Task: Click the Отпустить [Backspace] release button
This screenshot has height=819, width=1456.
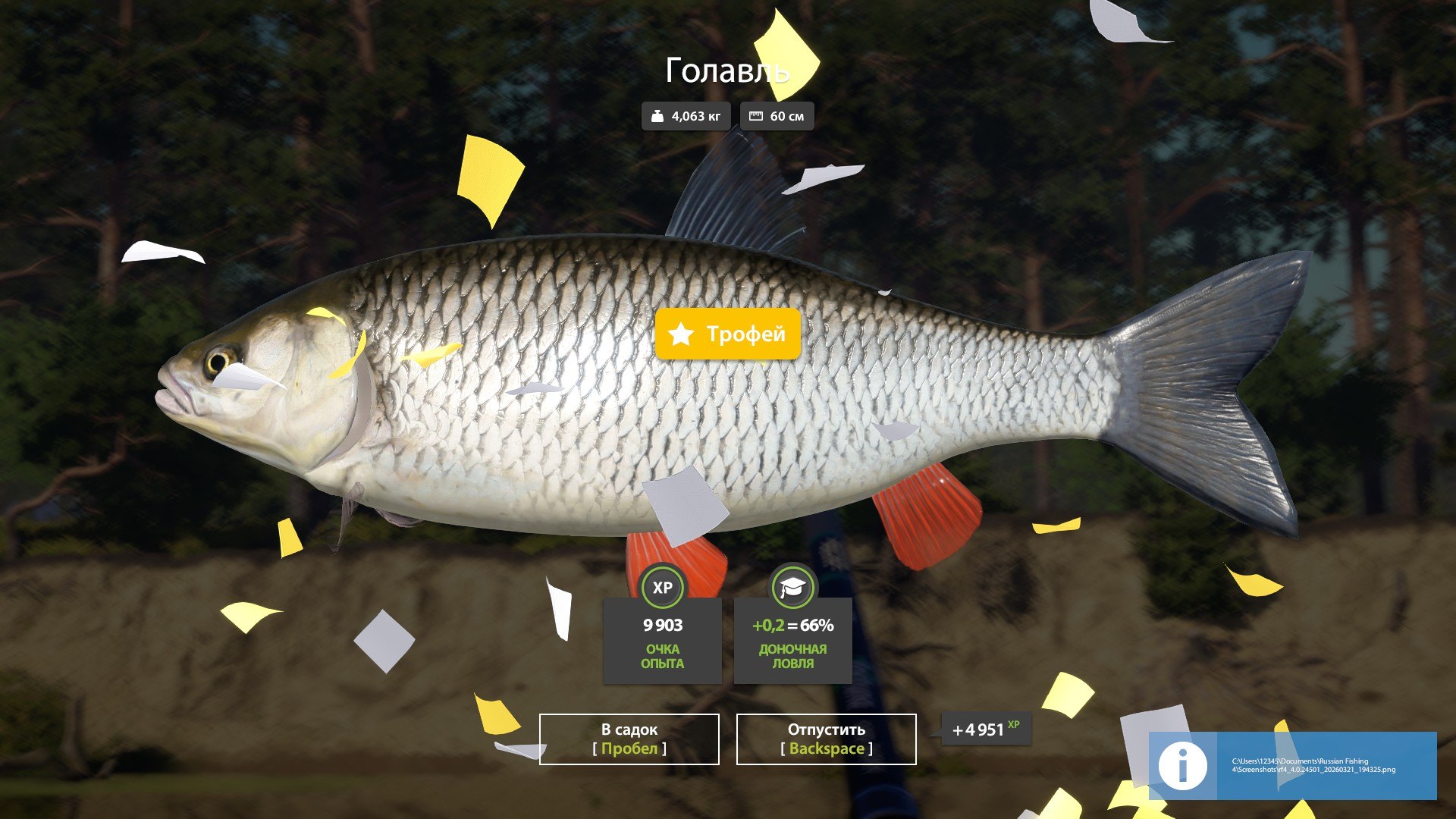Action: 825,739
